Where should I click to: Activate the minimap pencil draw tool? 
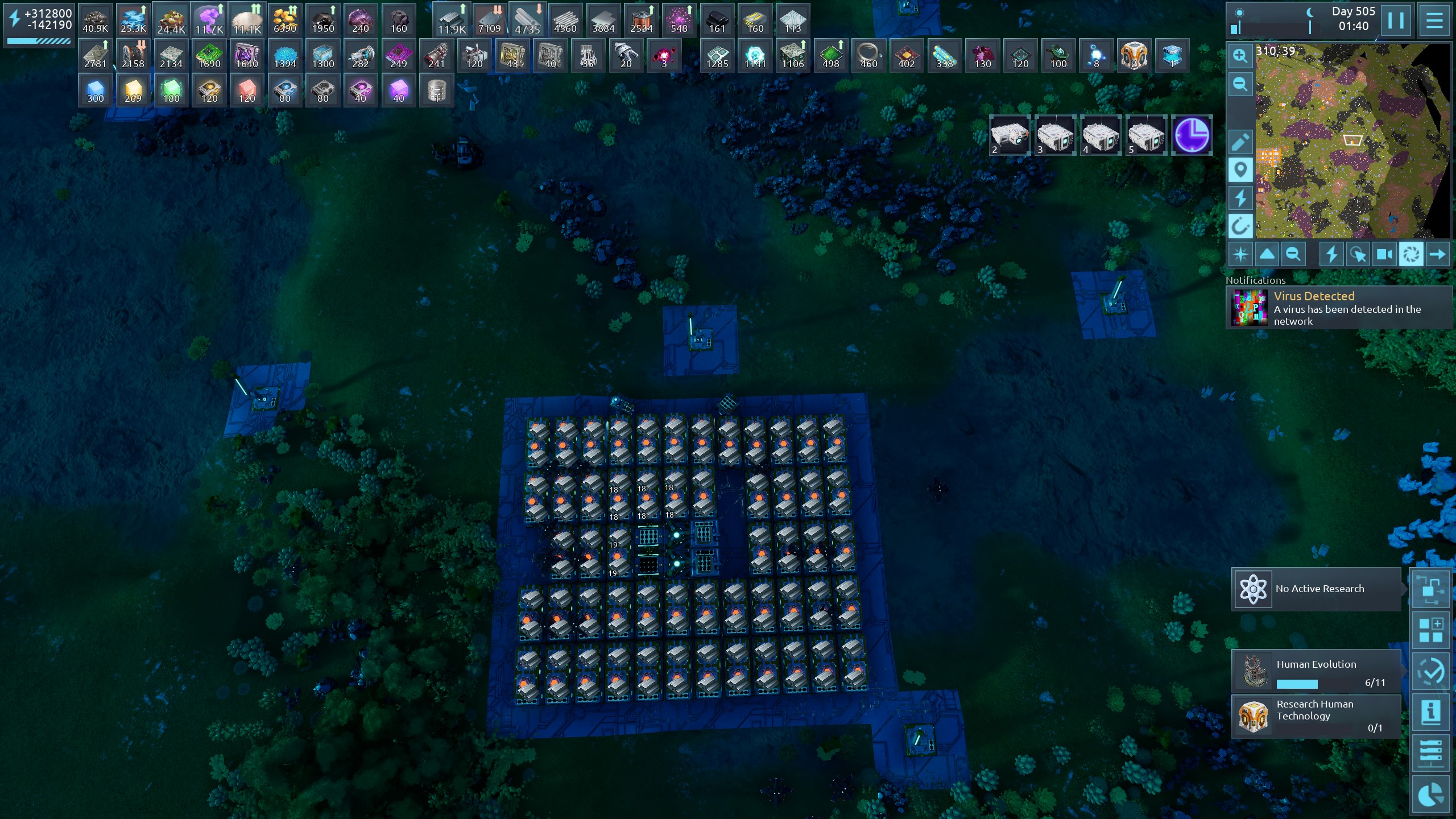pos(1240,142)
